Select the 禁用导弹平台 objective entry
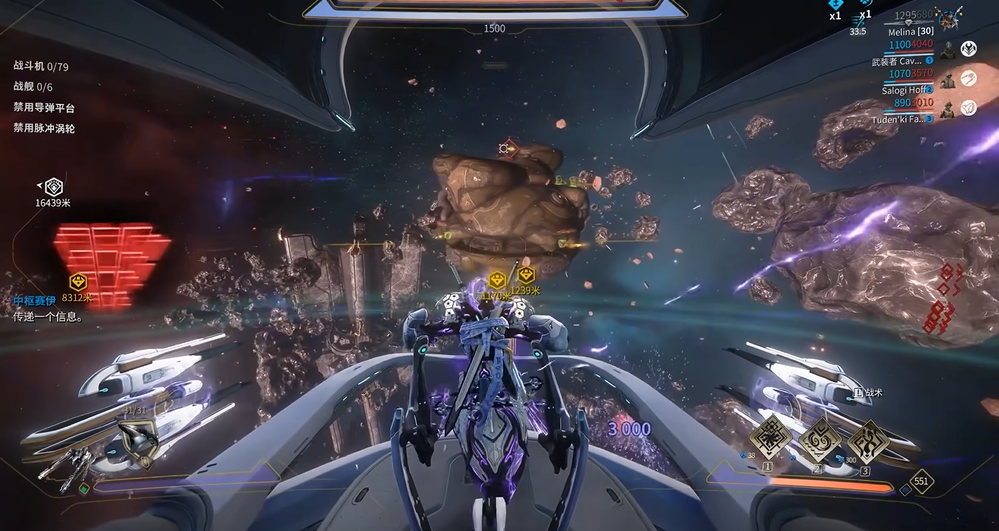Screen dimensions: 999x531 [44, 108]
